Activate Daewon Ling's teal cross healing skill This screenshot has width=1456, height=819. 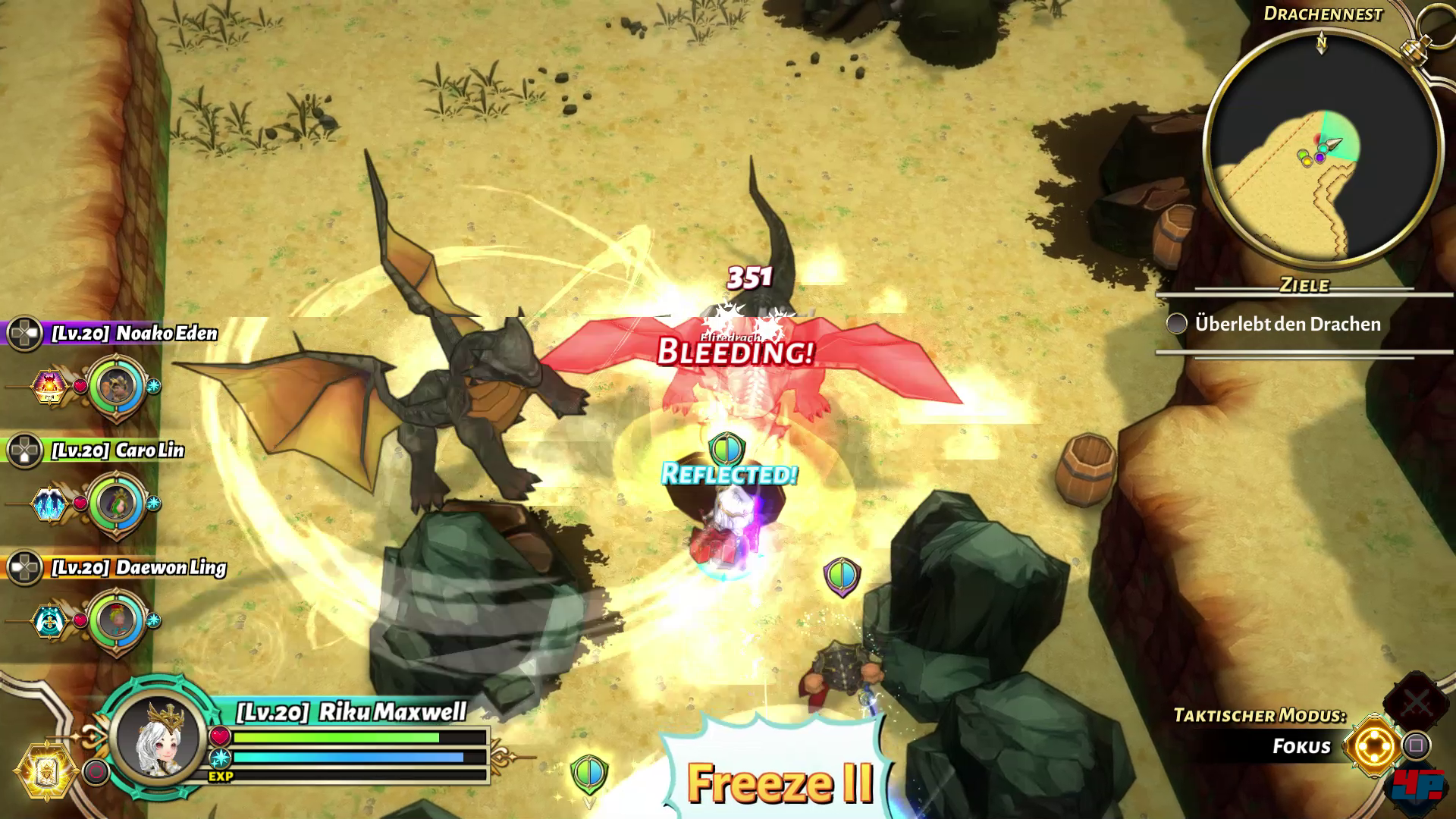click(49, 621)
